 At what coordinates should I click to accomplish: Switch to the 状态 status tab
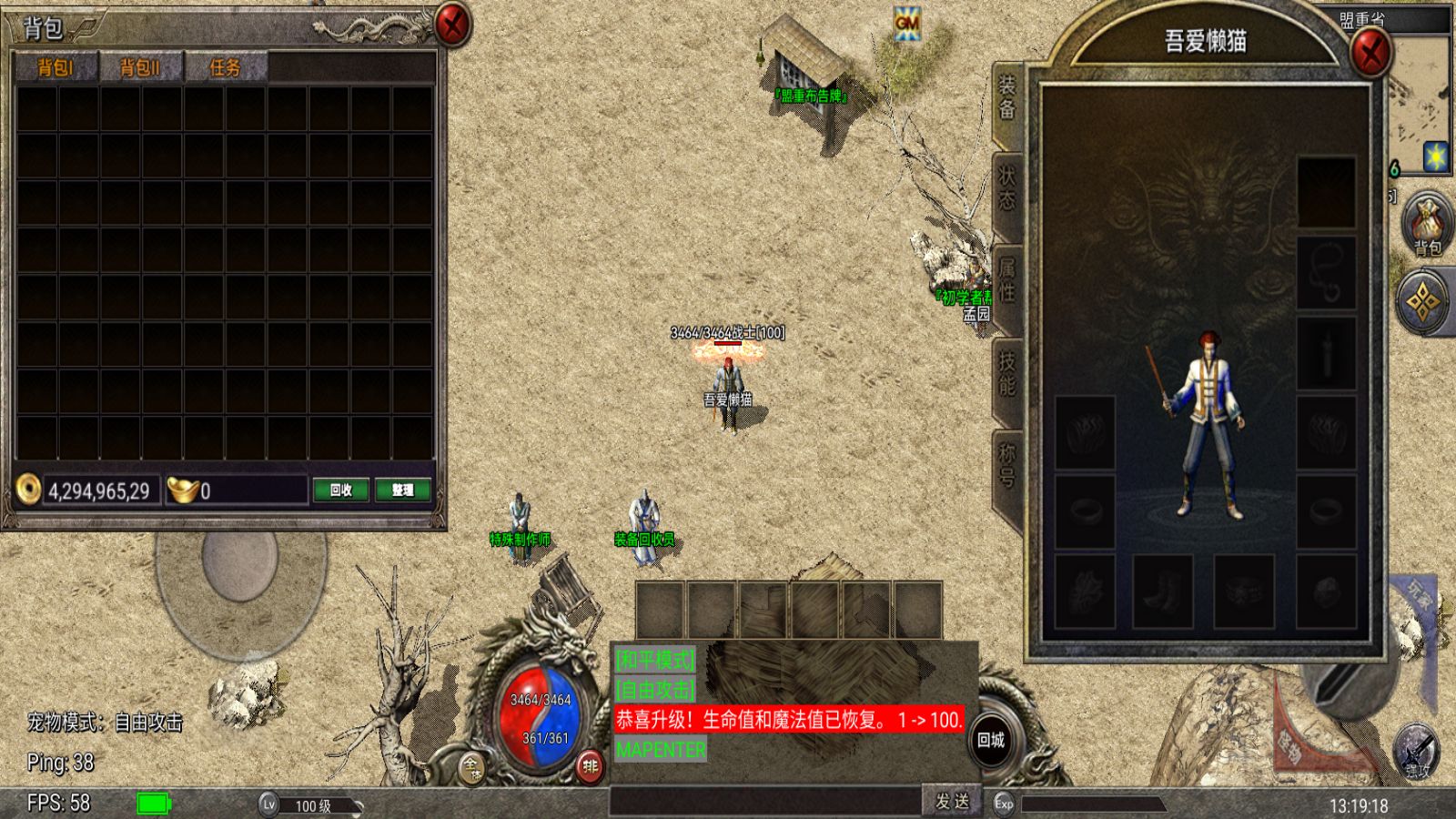[x=1007, y=188]
